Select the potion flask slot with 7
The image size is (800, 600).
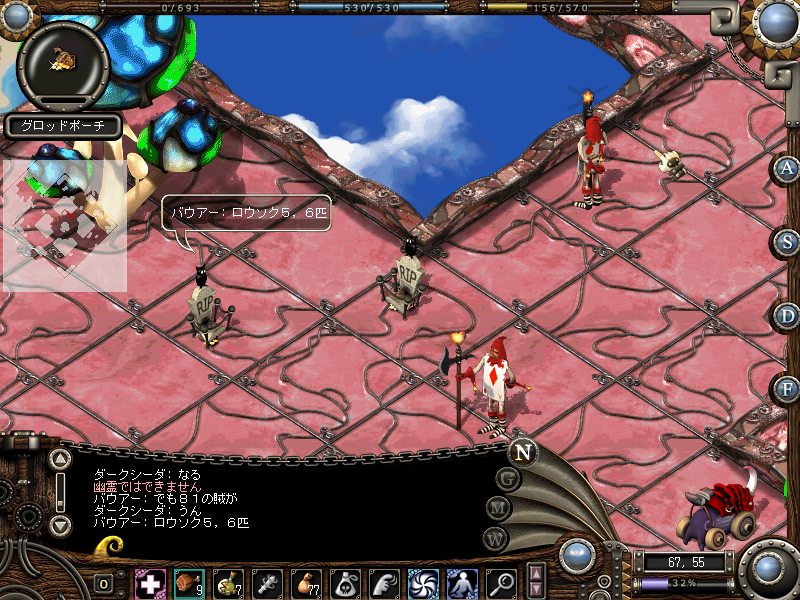(x=229, y=583)
